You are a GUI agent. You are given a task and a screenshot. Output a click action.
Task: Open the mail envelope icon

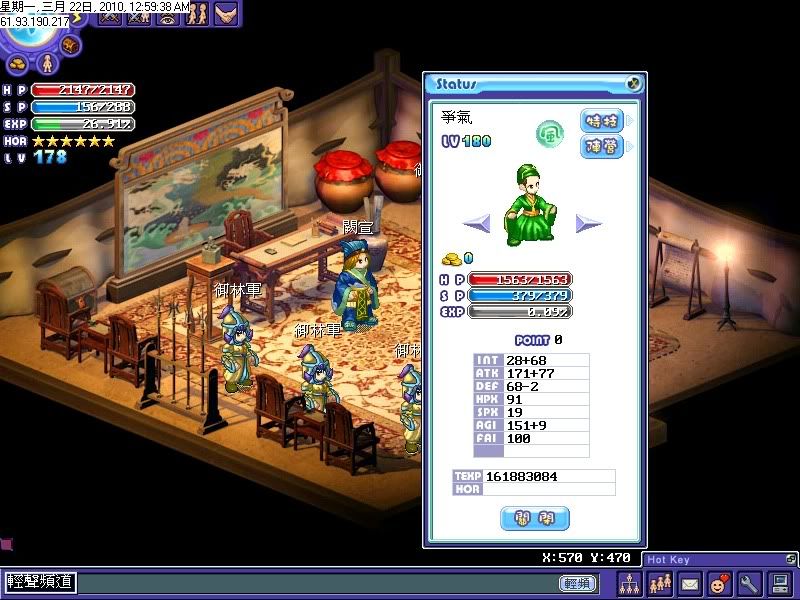click(x=689, y=583)
